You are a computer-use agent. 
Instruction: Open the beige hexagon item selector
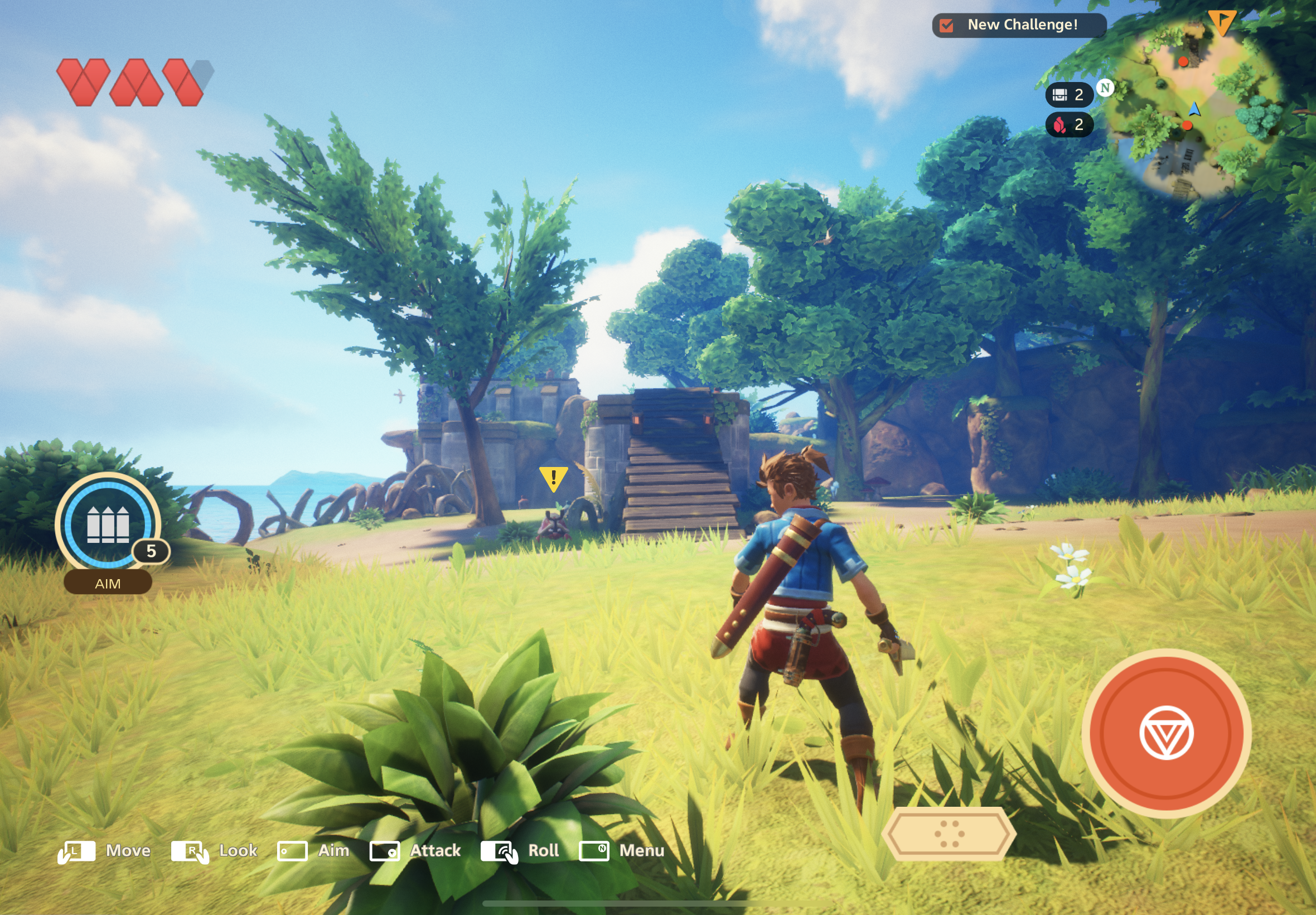click(949, 833)
